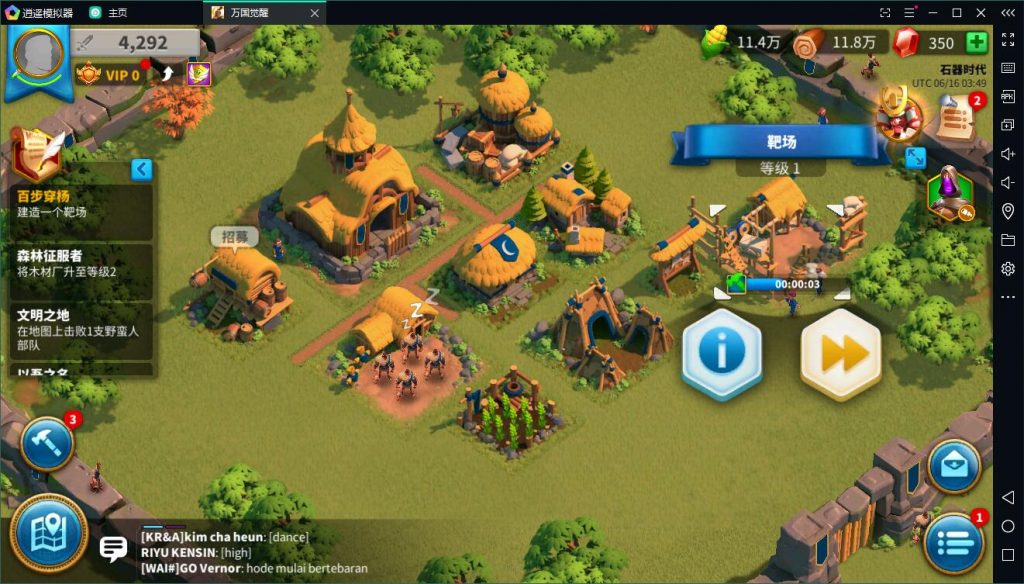1024x584 pixels.
Task: Select the 百步穿杨 quest entry
Action: [82, 204]
